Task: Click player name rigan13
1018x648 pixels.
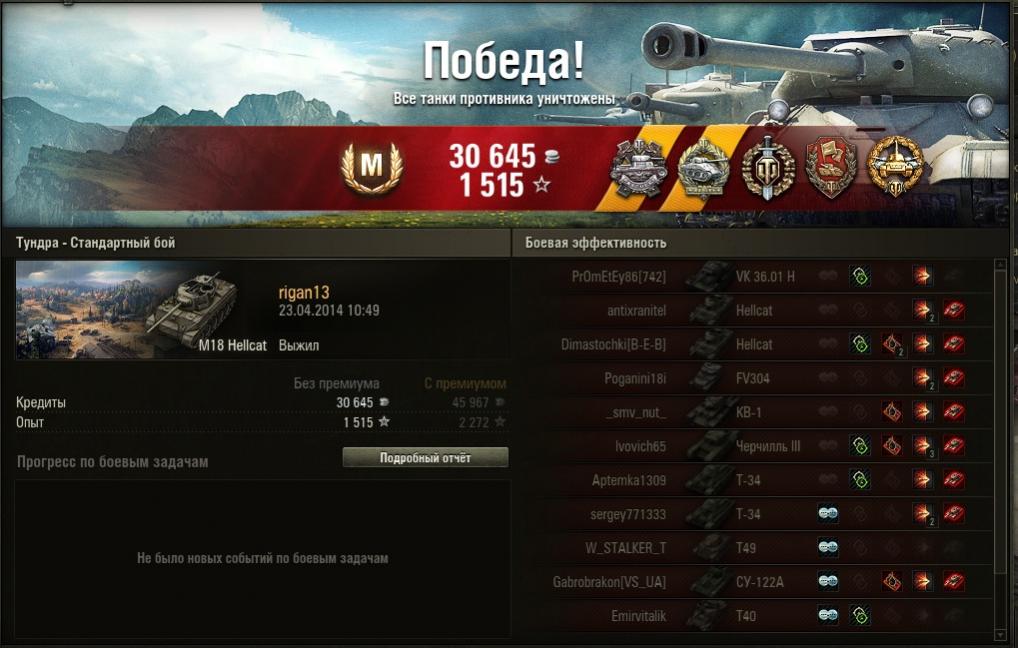Action: (x=303, y=292)
